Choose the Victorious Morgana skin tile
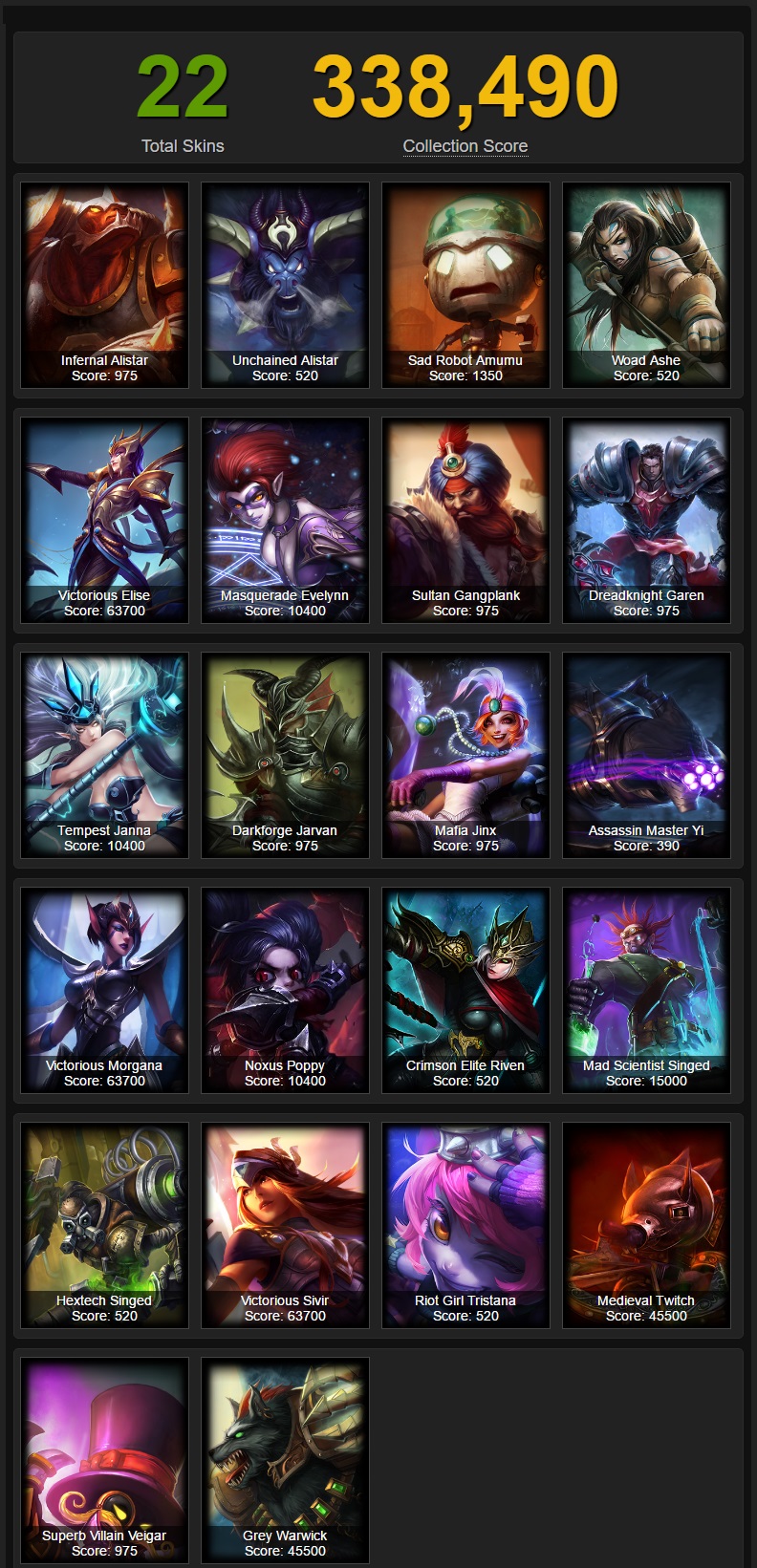Screen dimensions: 757x1568 tap(104, 990)
